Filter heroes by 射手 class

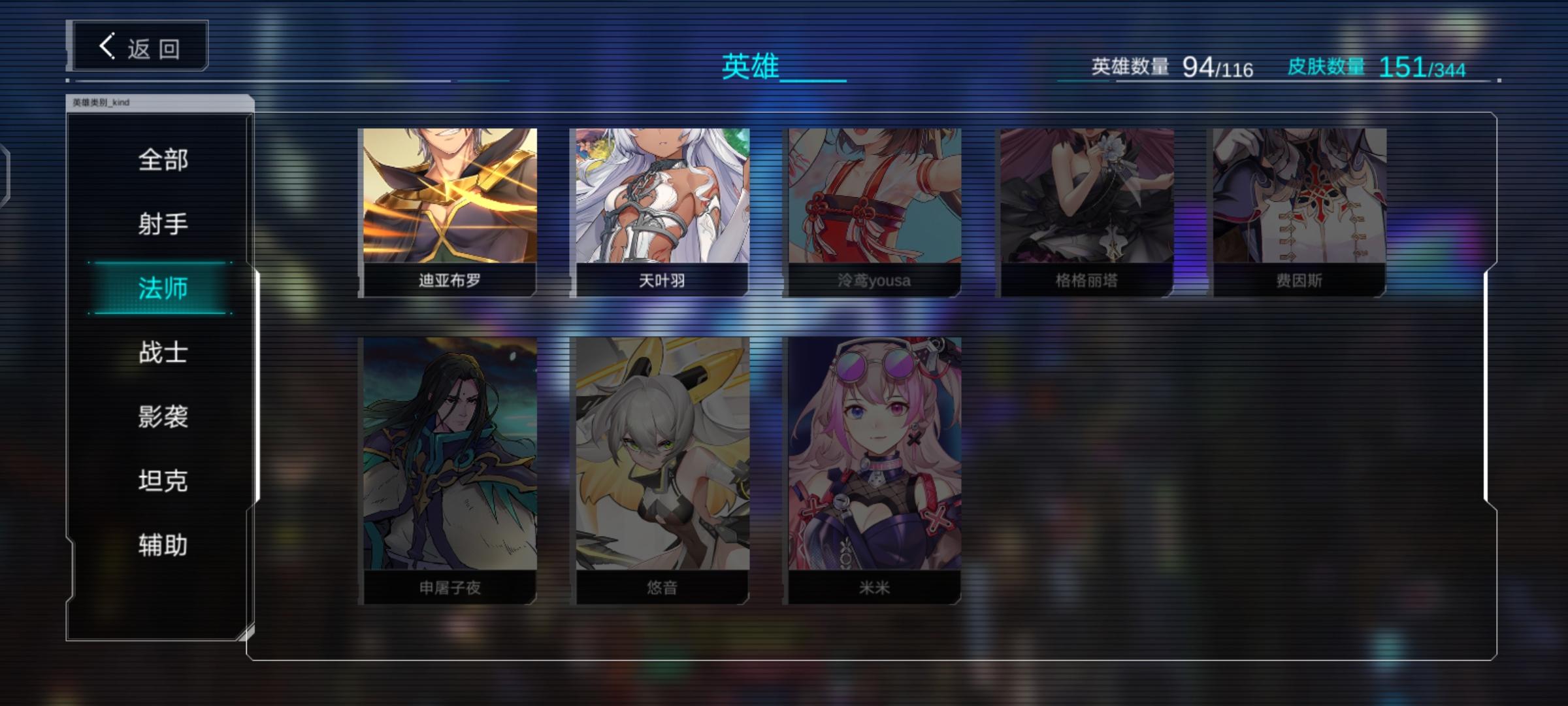click(162, 223)
